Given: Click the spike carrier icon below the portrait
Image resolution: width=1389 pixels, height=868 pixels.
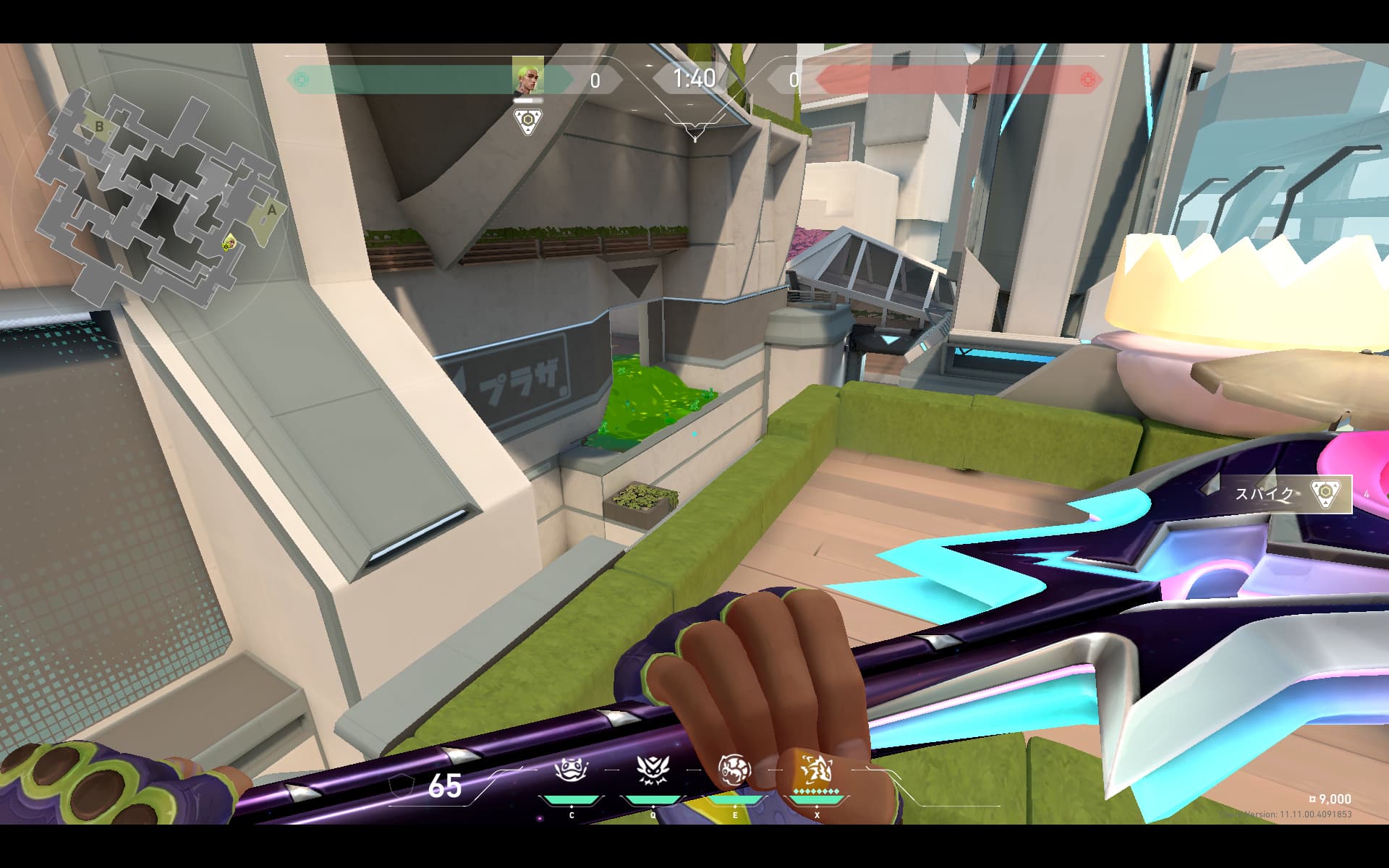Looking at the screenshot, I should [x=529, y=121].
